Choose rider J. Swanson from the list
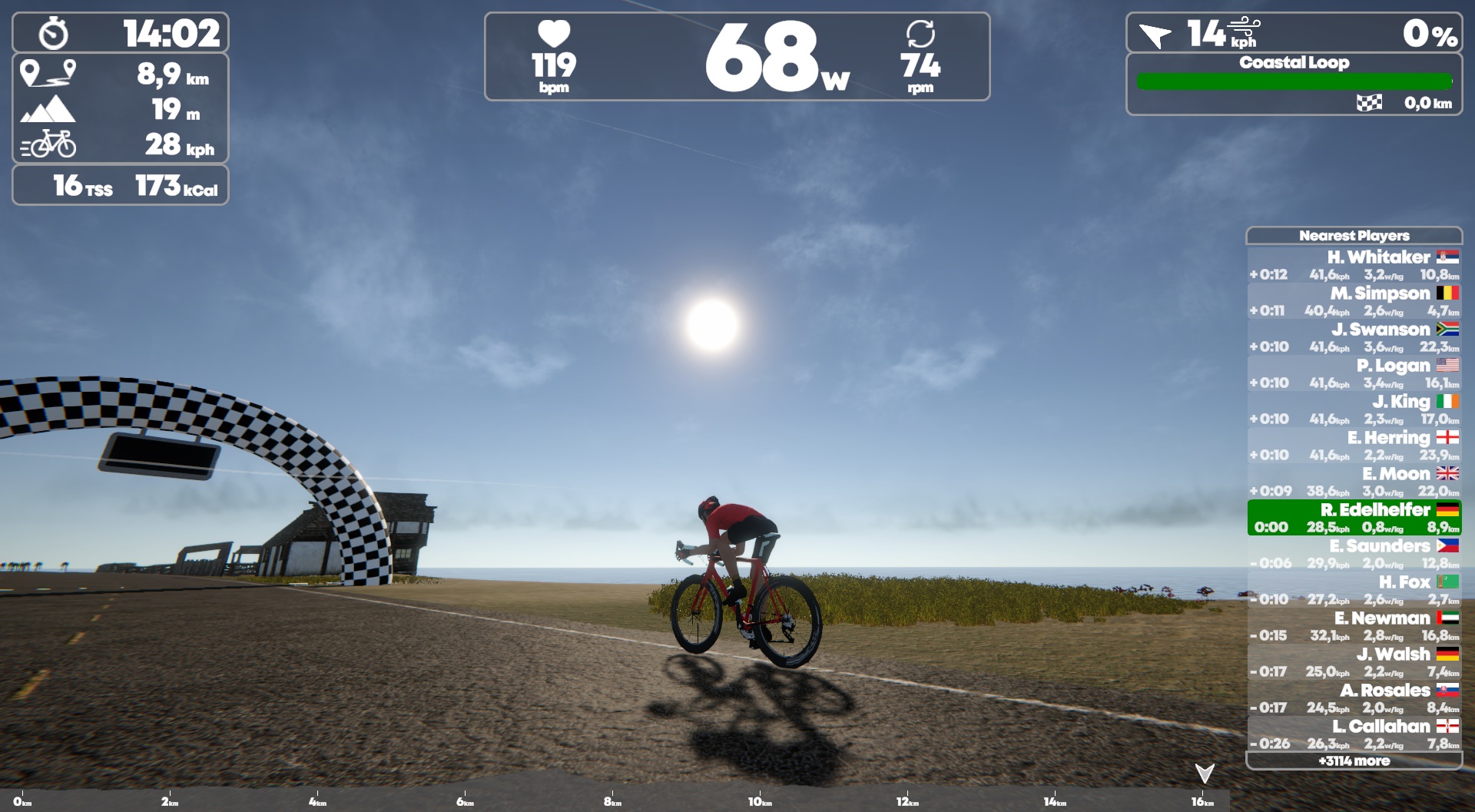Viewport: 1475px width, 812px height. click(x=1354, y=337)
